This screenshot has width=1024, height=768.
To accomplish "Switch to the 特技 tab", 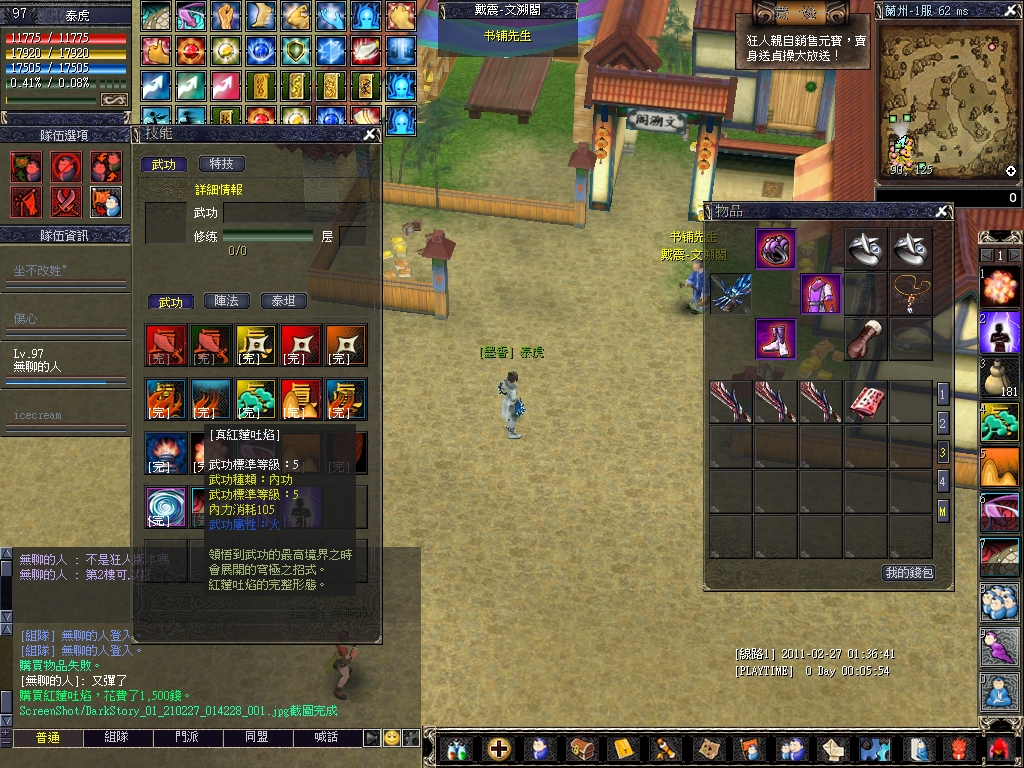I will [x=221, y=164].
